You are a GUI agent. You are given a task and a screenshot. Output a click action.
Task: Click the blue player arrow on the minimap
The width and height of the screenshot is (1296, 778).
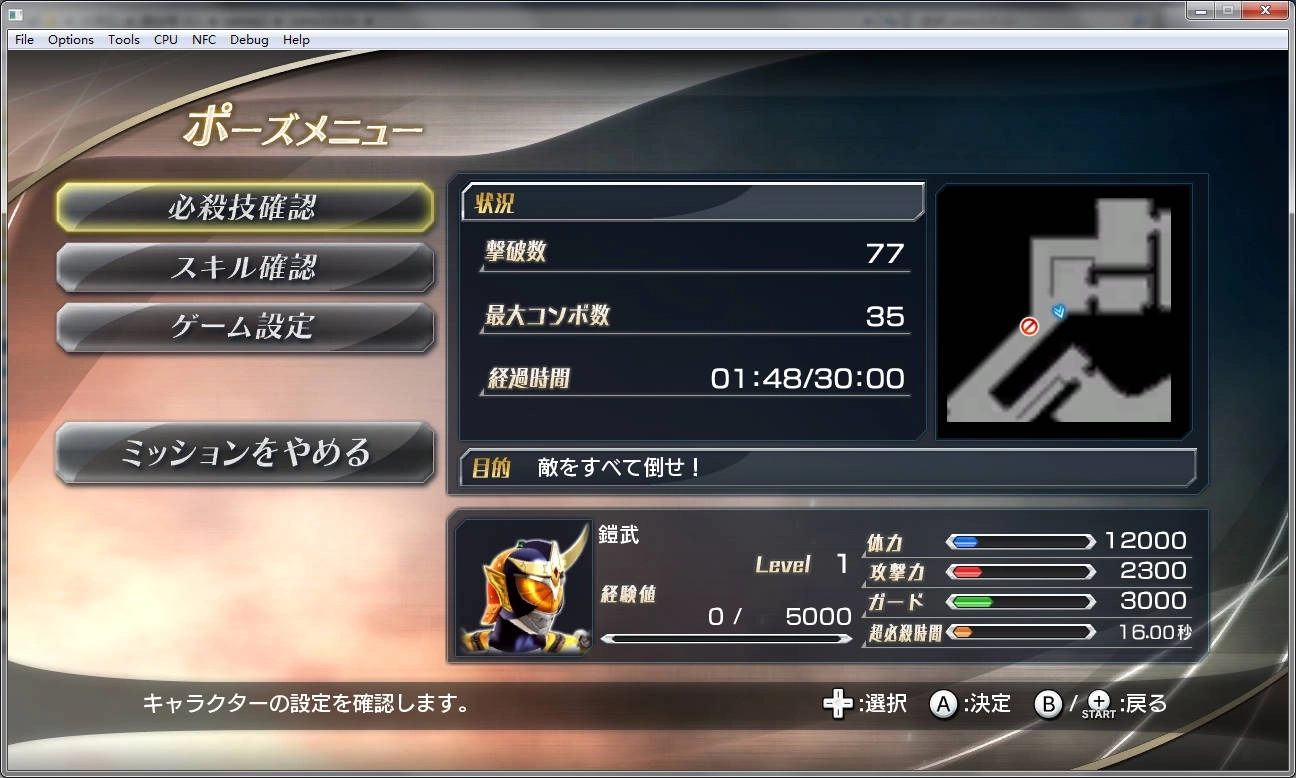click(x=1057, y=312)
